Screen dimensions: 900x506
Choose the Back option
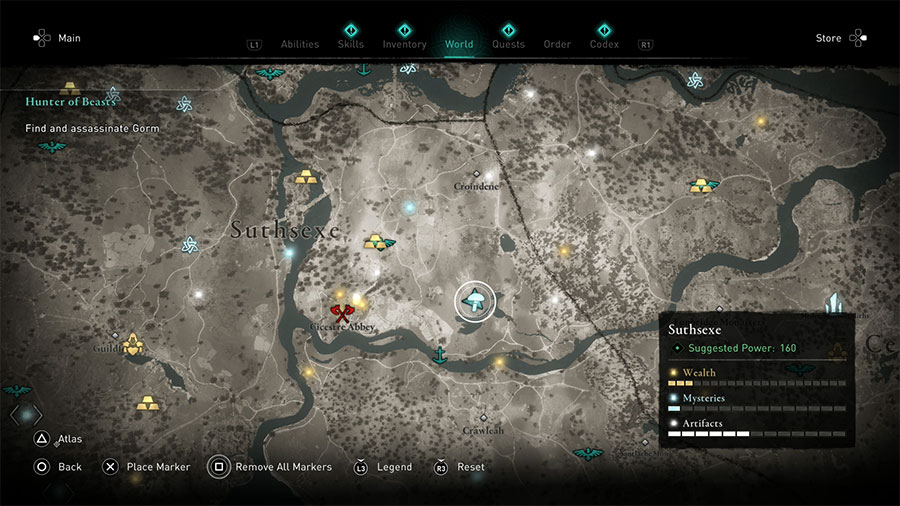pos(69,467)
